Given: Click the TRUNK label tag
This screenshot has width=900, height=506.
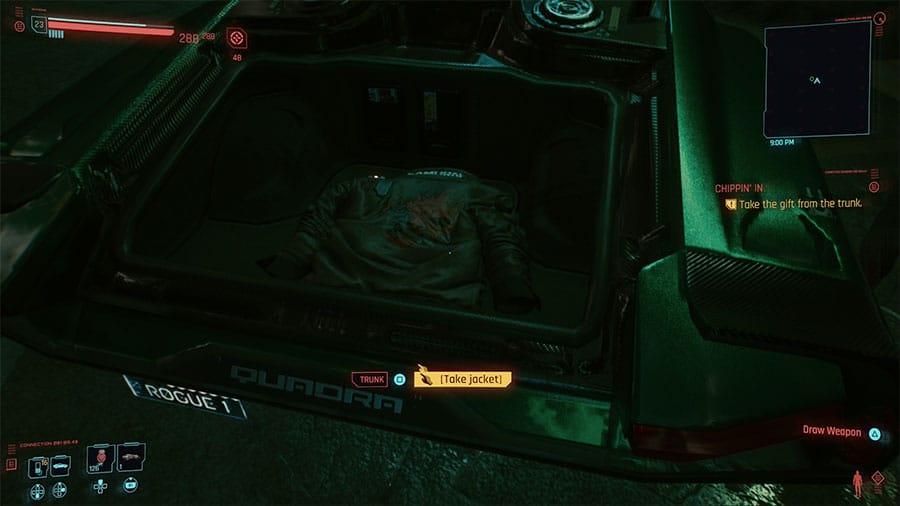Looking at the screenshot, I should [x=368, y=379].
